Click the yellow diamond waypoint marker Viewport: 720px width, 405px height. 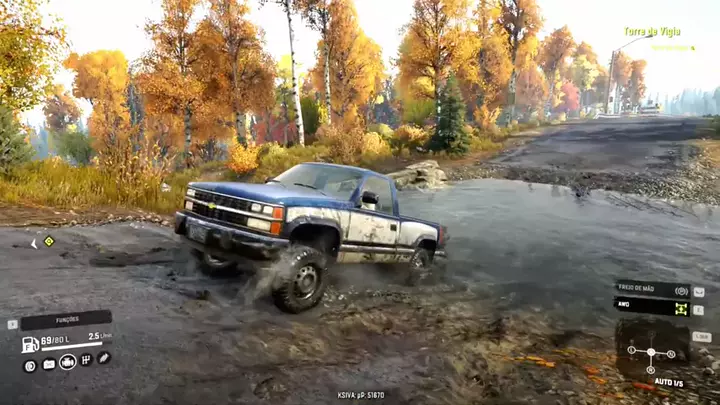click(49, 241)
